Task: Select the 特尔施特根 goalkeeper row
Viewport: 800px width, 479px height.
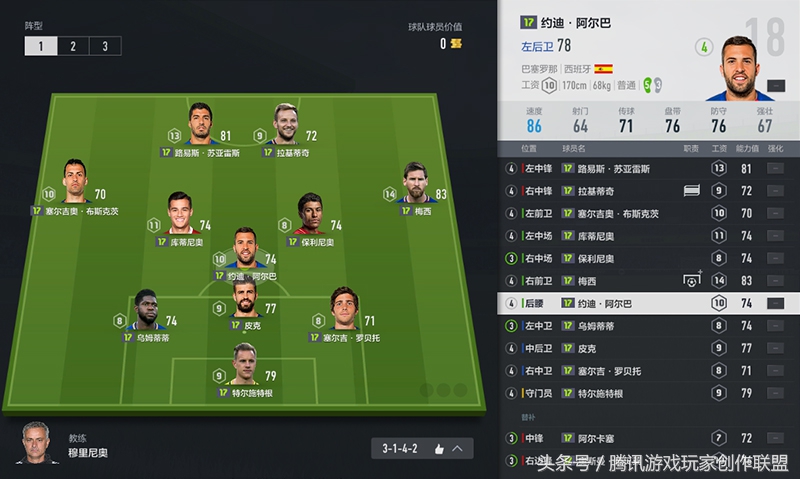Action: pyautogui.click(x=600, y=393)
